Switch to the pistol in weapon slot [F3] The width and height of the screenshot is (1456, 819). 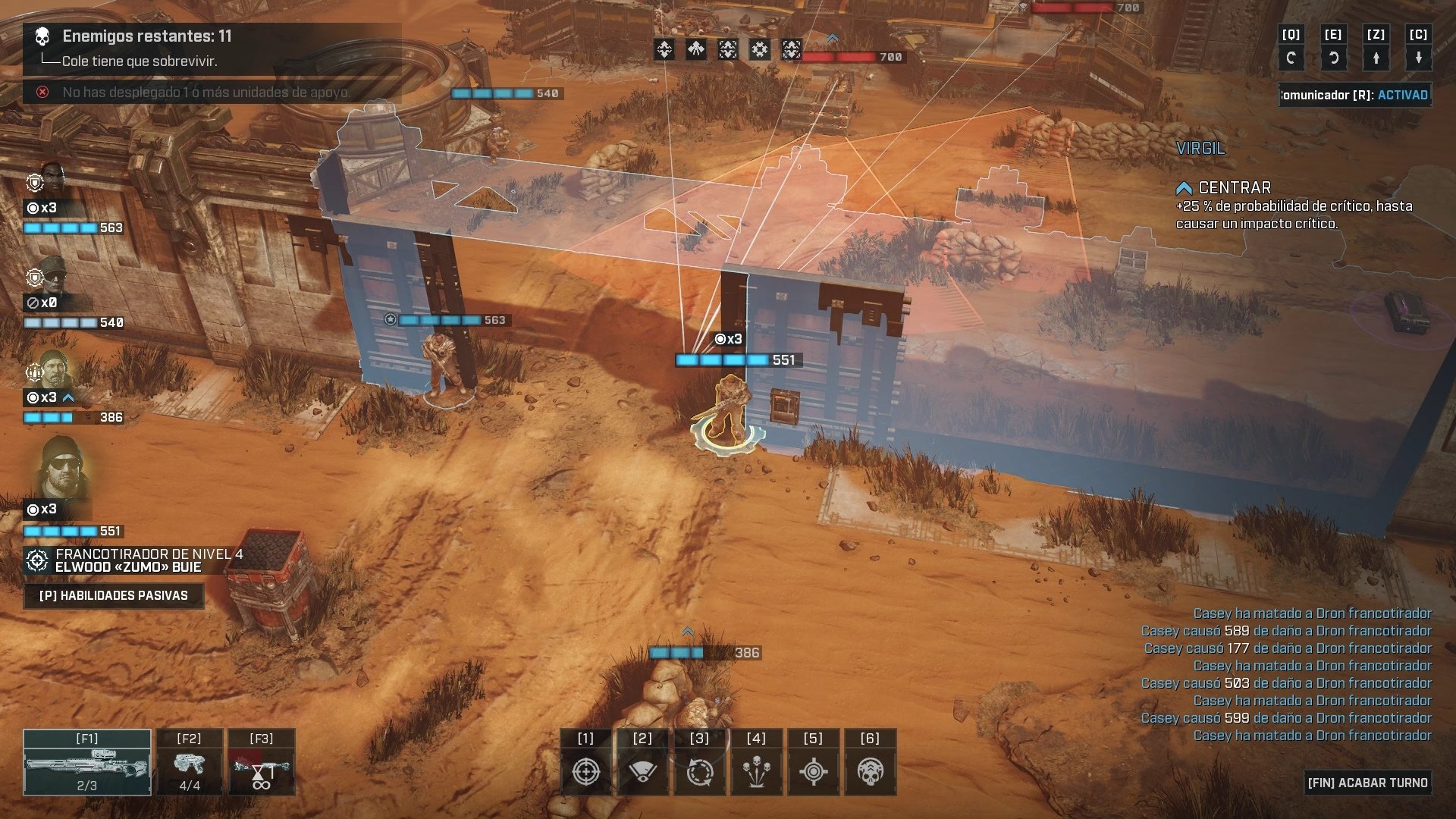point(262,762)
